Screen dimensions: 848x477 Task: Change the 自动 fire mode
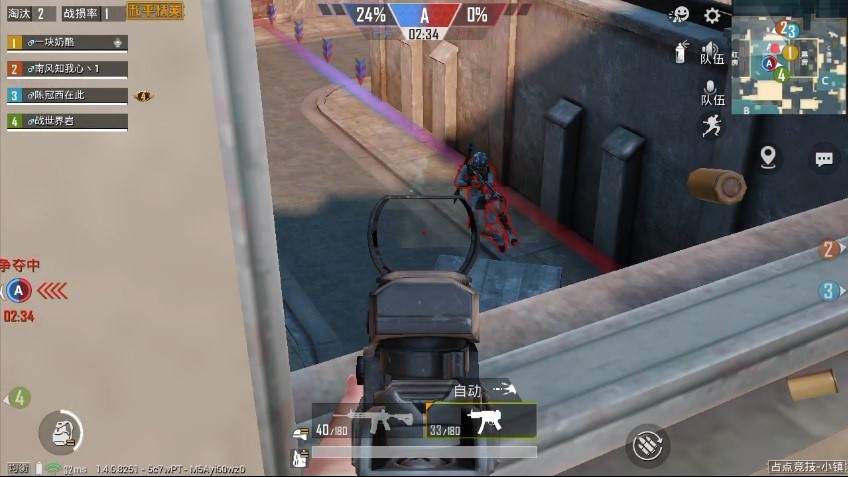[x=480, y=390]
